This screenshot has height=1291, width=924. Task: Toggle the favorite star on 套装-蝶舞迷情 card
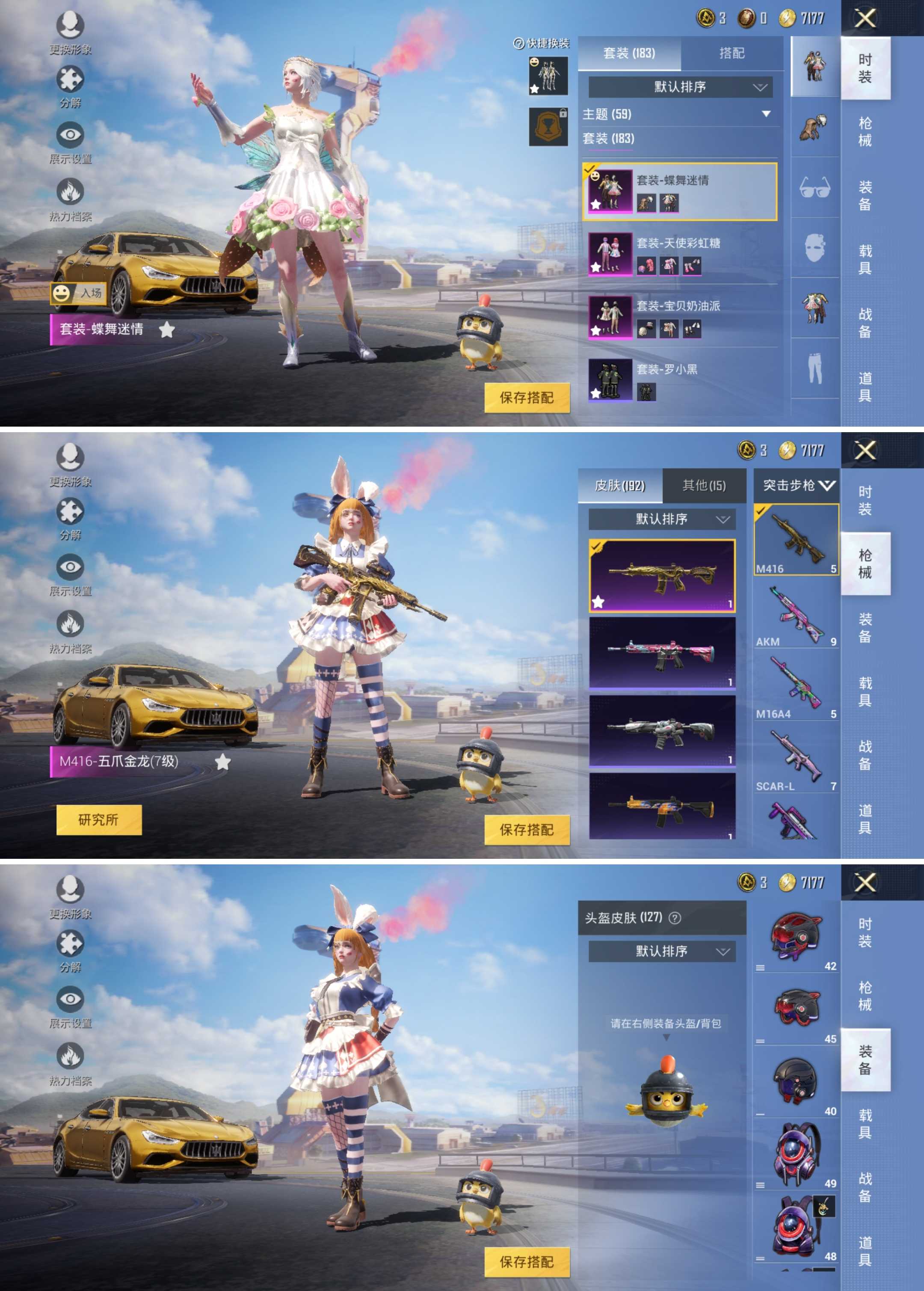point(596,206)
